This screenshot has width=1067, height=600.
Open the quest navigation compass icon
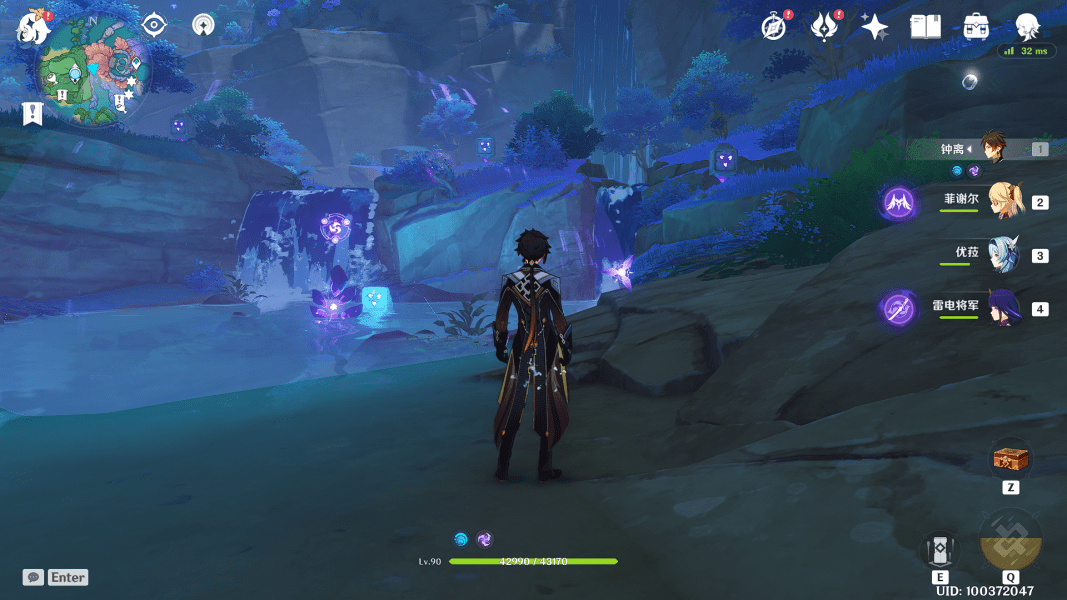(x=203, y=25)
